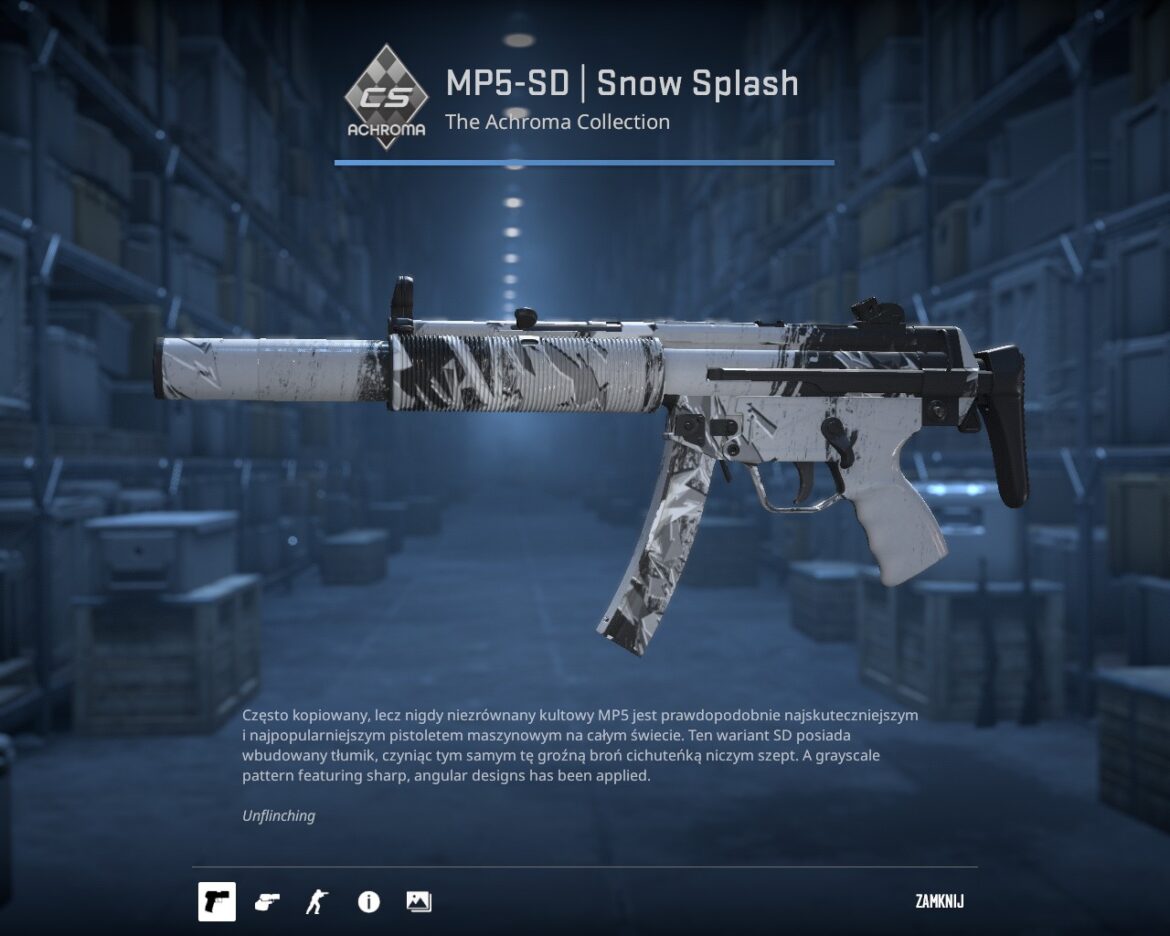Switch to the hand-holding-gun view
1170x936 pixels.
click(x=267, y=902)
